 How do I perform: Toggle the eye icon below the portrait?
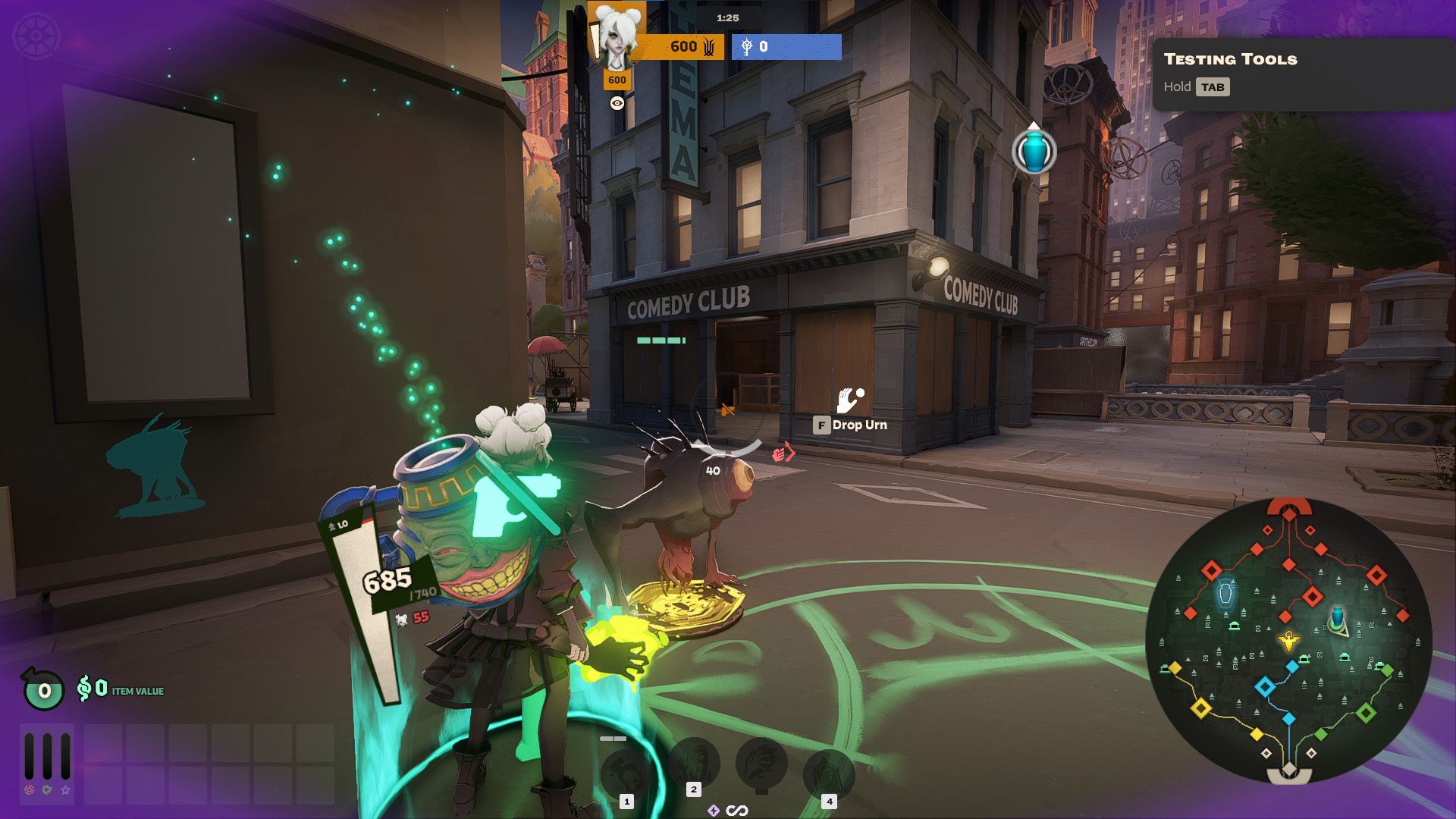pyautogui.click(x=617, y=104)
